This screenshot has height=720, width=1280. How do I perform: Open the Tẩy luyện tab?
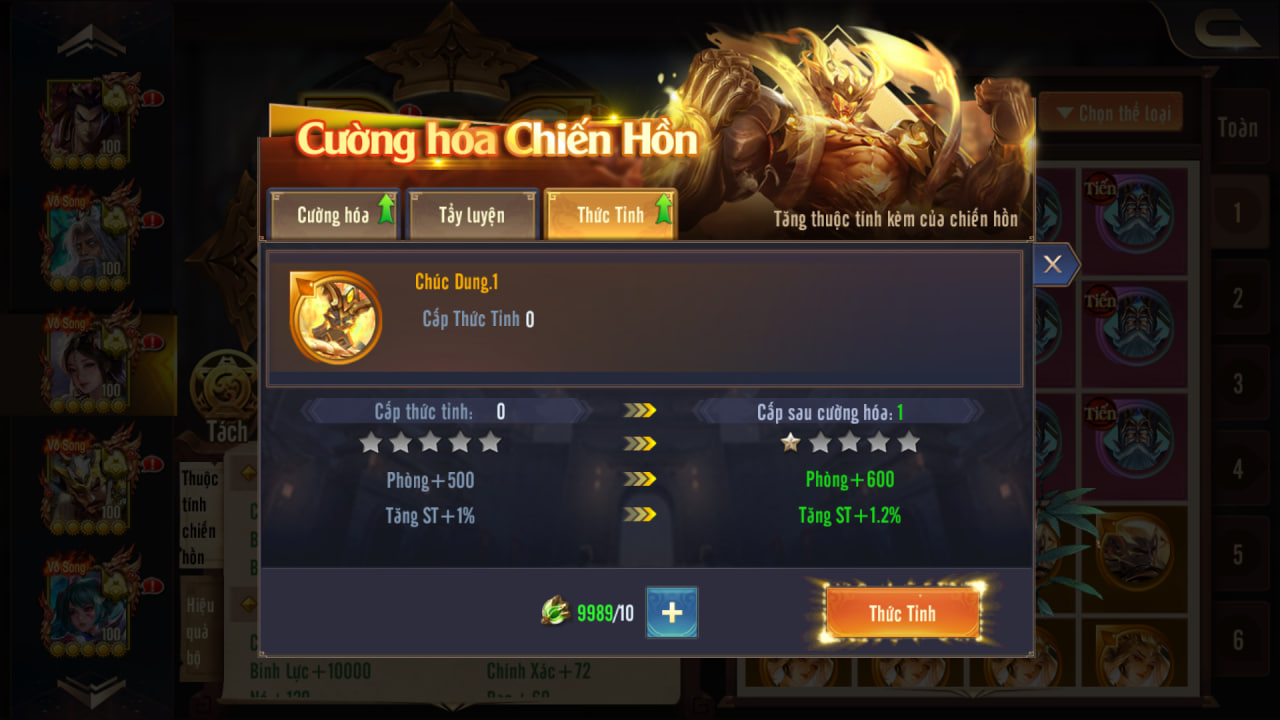pyautogui.click(x=472, y=215)
